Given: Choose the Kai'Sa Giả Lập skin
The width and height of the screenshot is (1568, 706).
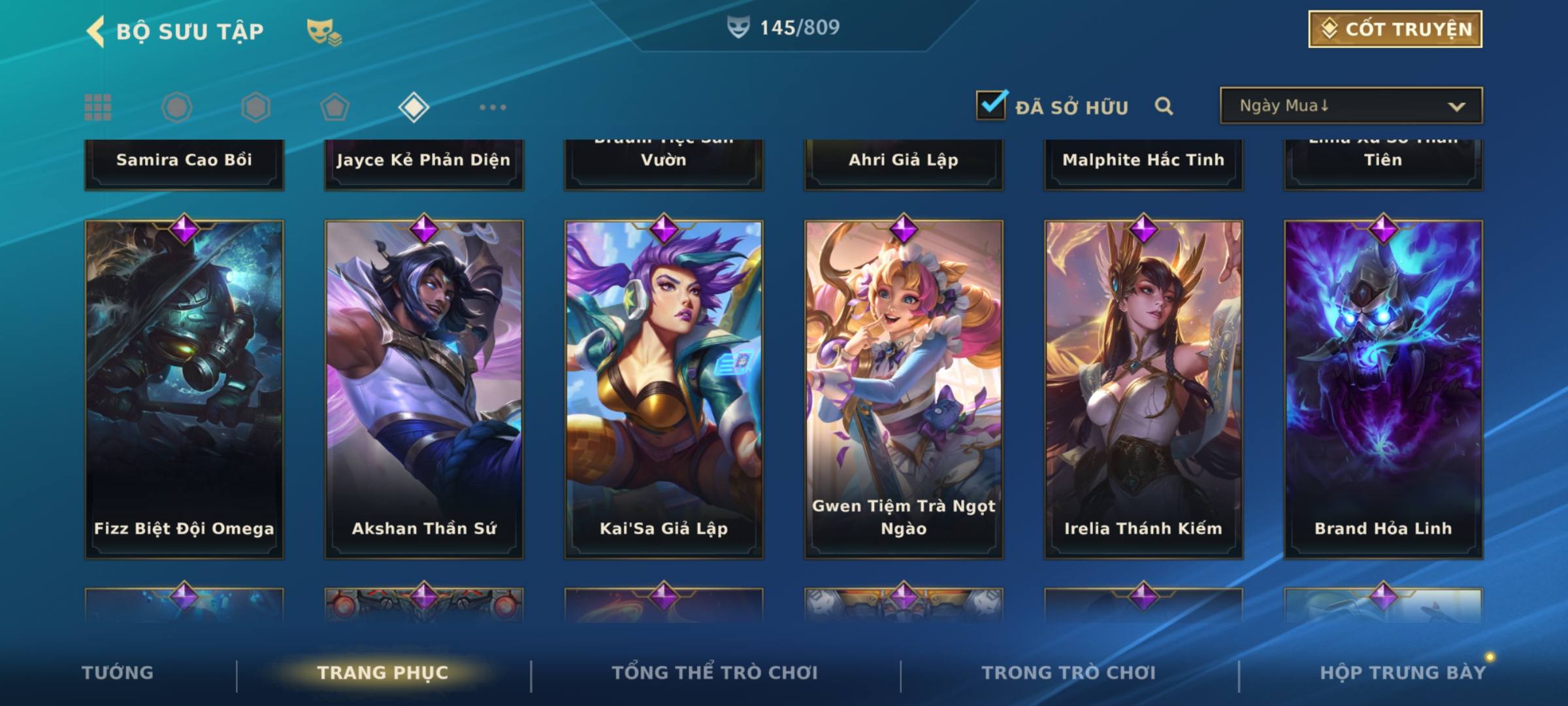Looking at the screenshot, I should click(x=664, y=389).
